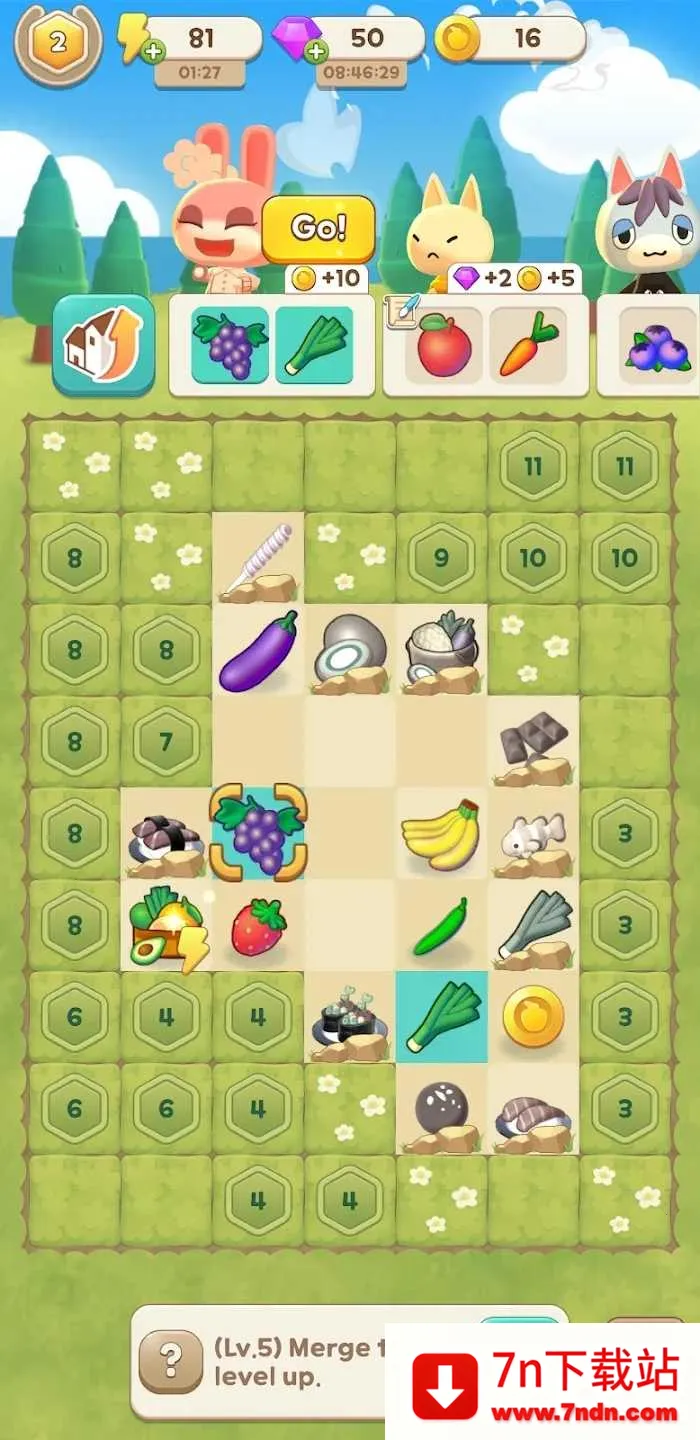This screenshot has height=1440, width=700.
Task: Tap the vegetable crate generator tile
Action: (x=166, y=926)
